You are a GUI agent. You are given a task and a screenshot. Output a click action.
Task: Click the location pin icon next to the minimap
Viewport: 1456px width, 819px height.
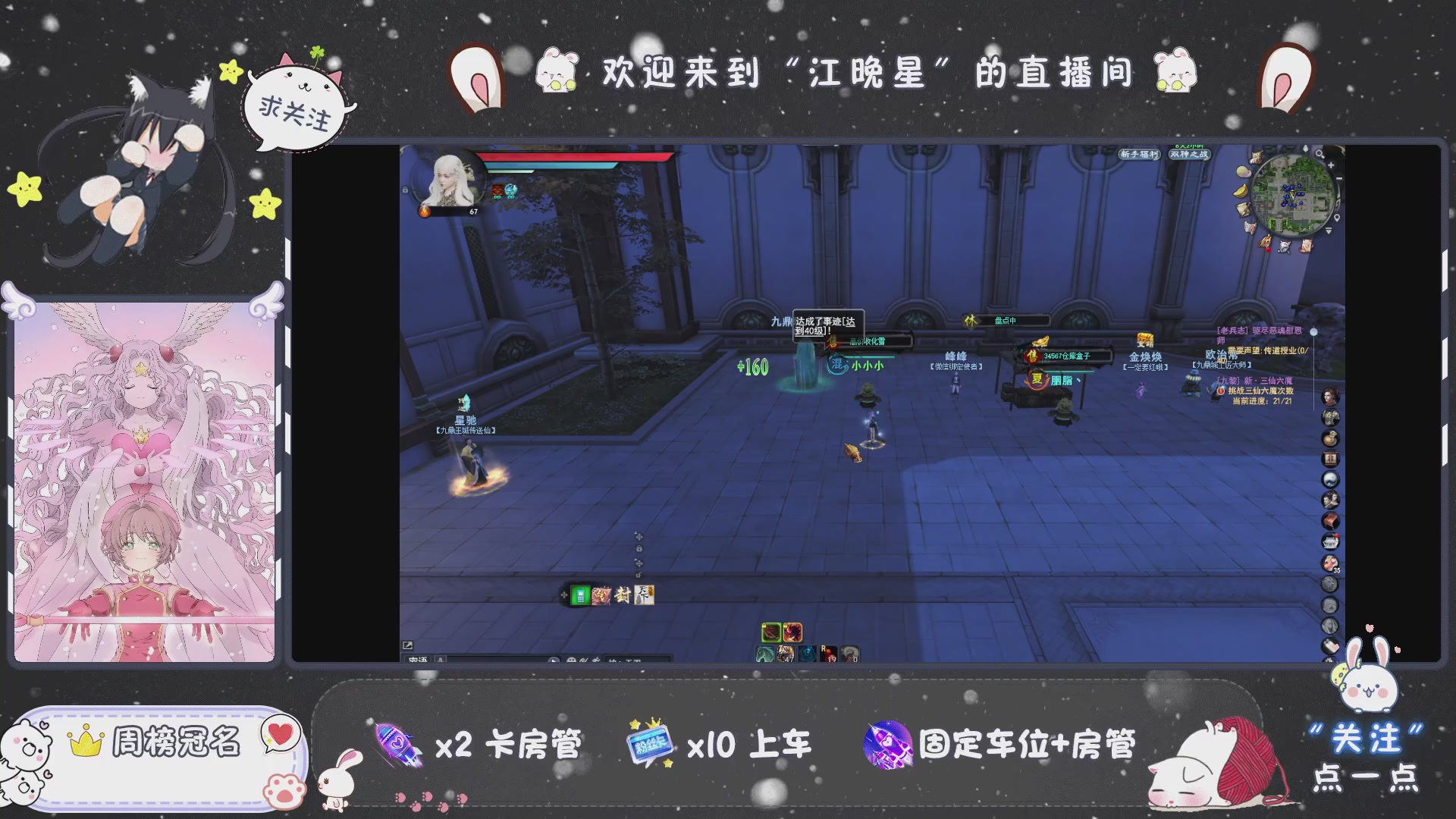click(x=1337, y=218)
